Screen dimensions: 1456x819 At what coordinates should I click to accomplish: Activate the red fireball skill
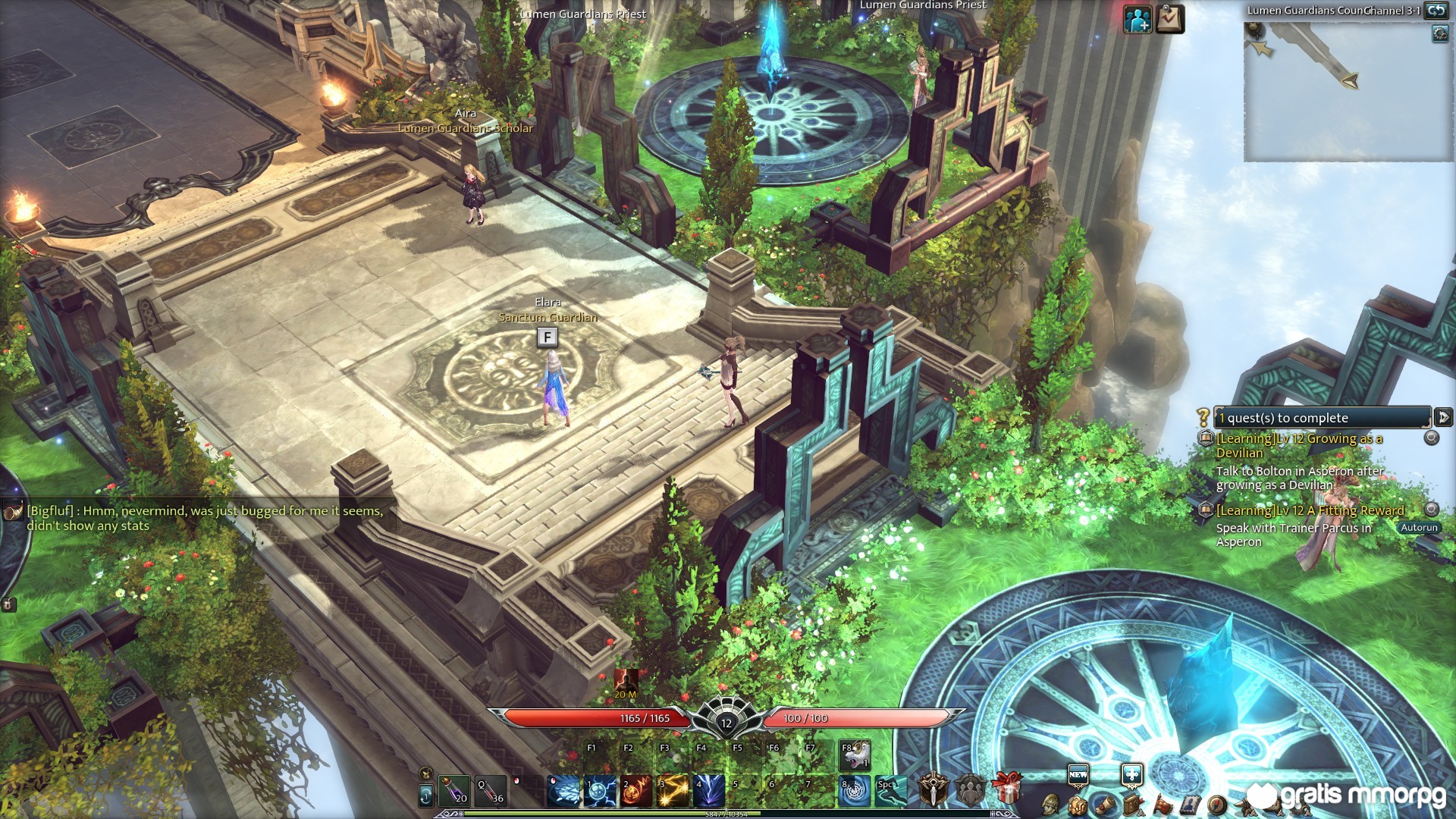(x=637, y=790)
